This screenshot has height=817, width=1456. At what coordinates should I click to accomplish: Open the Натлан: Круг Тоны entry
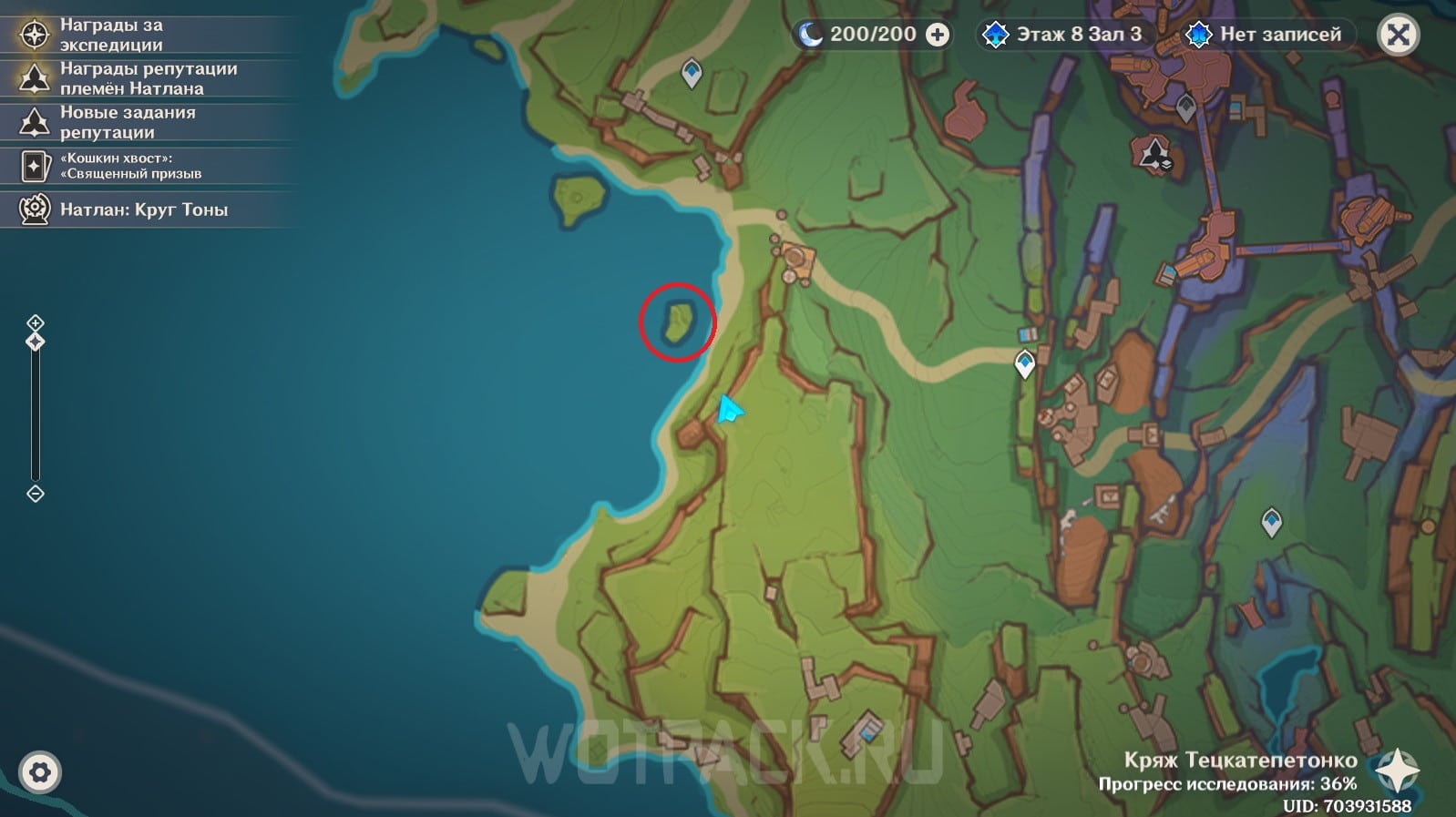coord(143,209)
